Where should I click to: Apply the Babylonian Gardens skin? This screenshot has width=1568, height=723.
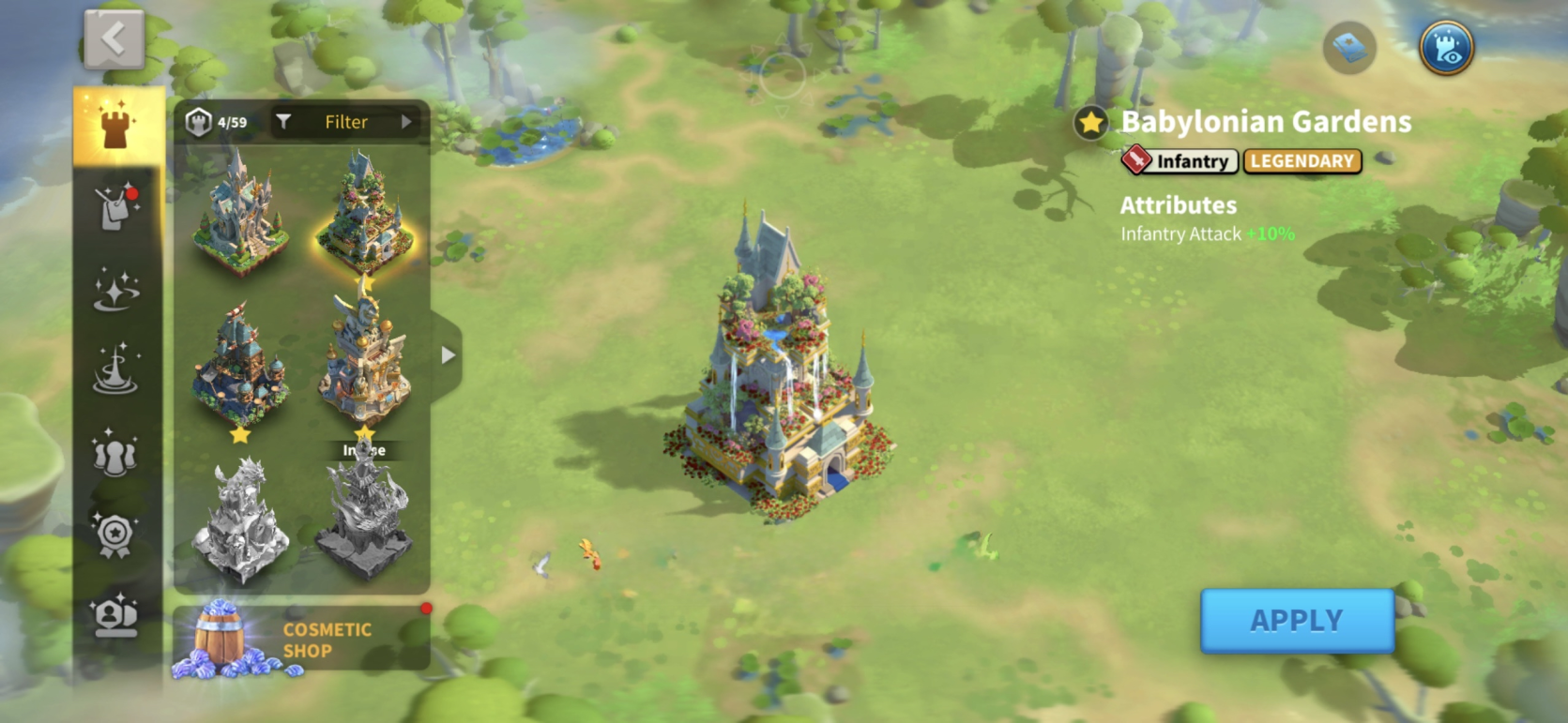point(1297,620)
